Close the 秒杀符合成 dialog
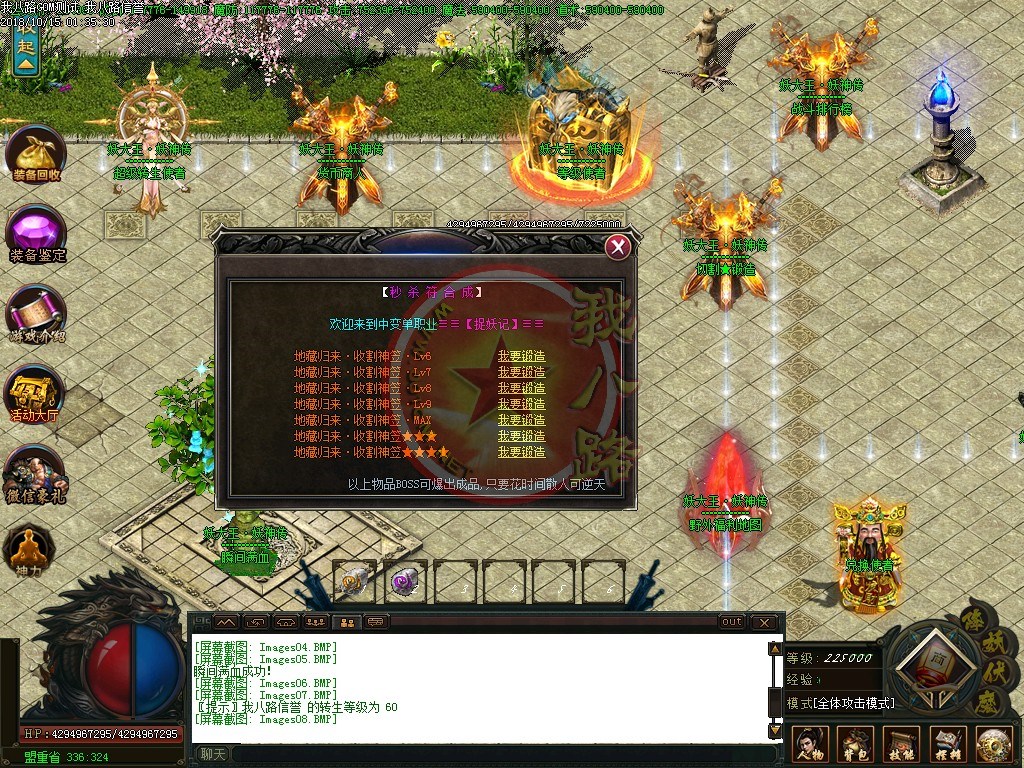The height and width of the screenshot is (768, 1024). click(x=619, y=247)
